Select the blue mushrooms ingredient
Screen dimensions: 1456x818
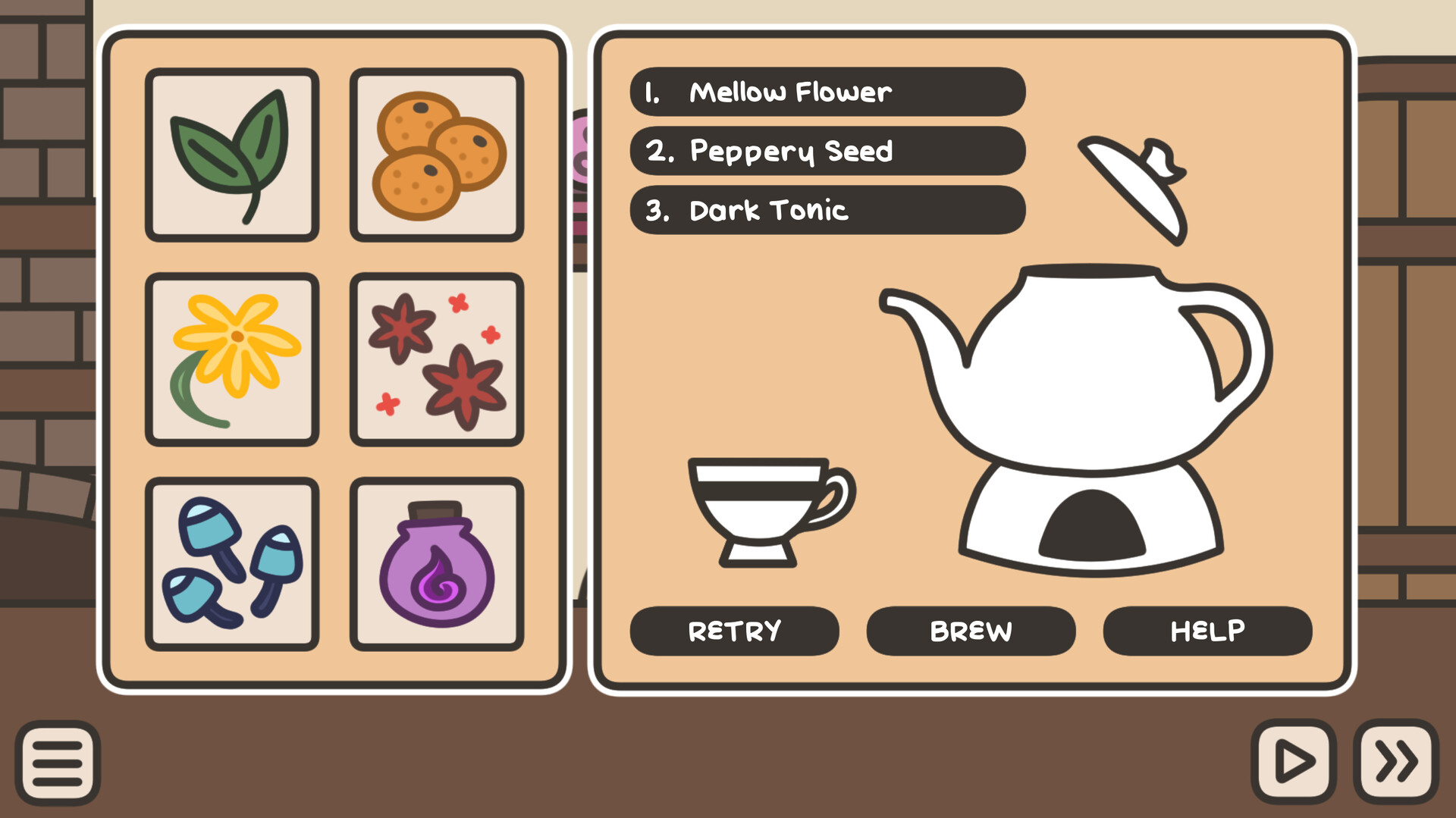(x=231, y=561)
